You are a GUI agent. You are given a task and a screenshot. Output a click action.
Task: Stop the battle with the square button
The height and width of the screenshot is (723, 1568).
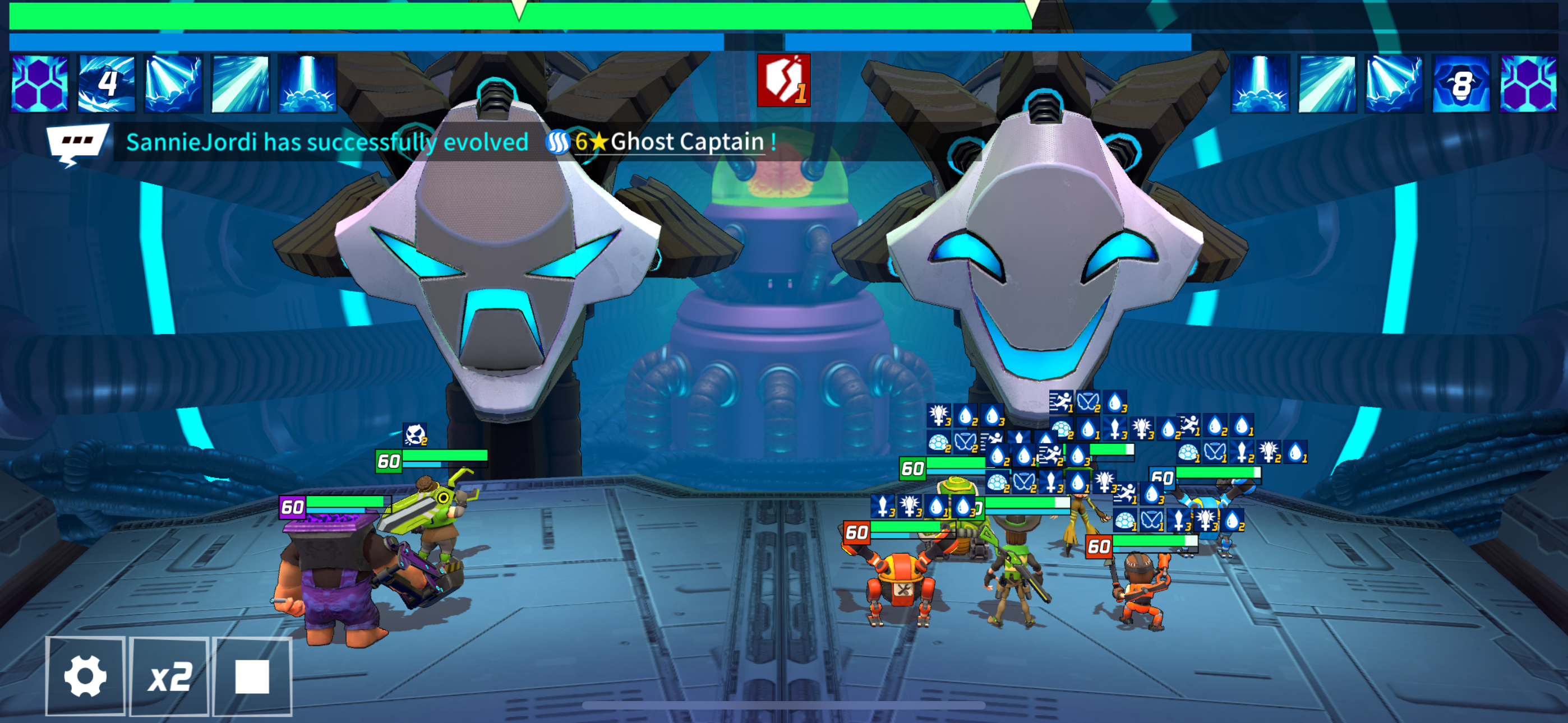click(252, 675)
